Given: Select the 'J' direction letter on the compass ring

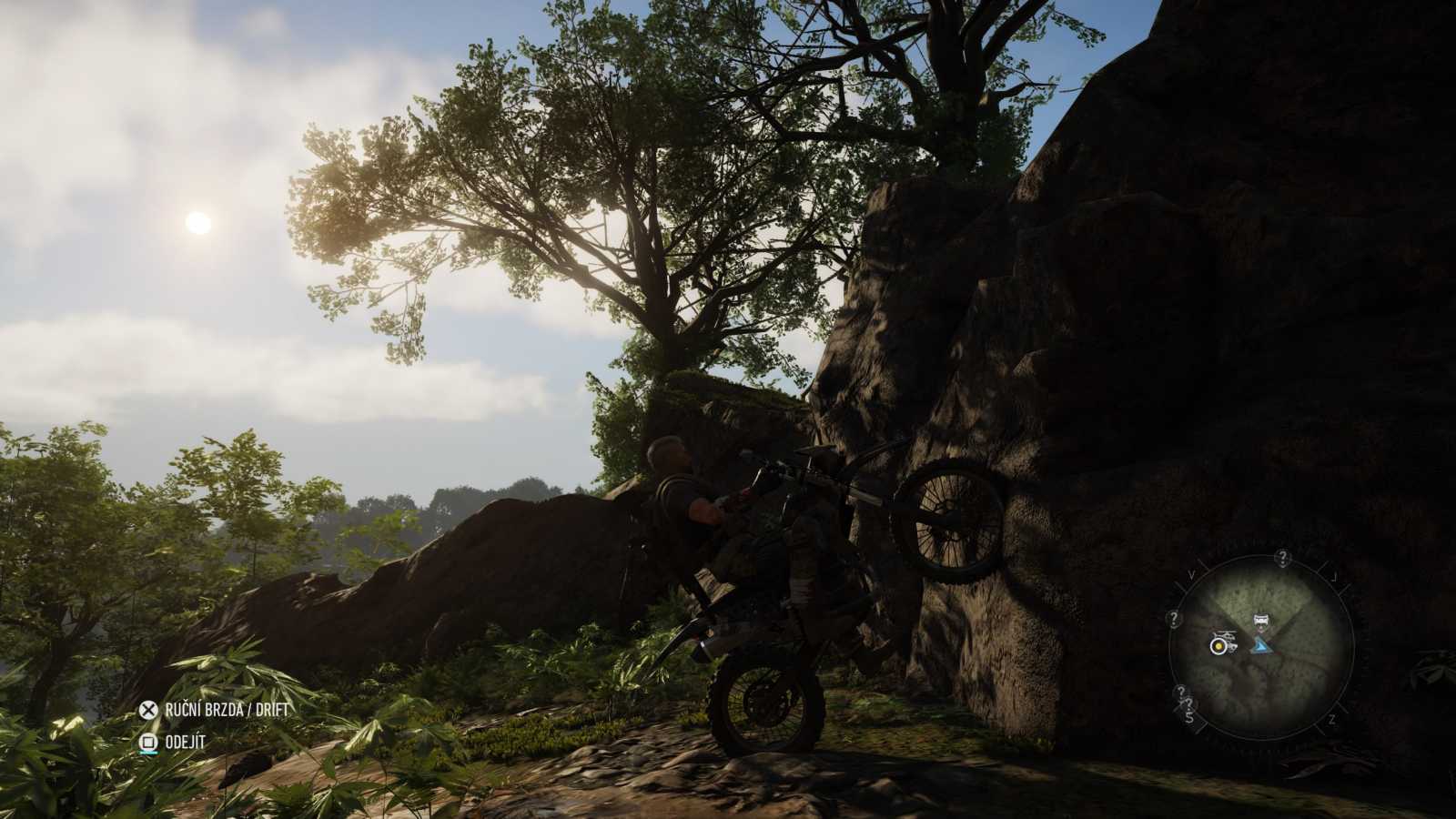Looking at the screenshot, I should tap(1335, 576).
